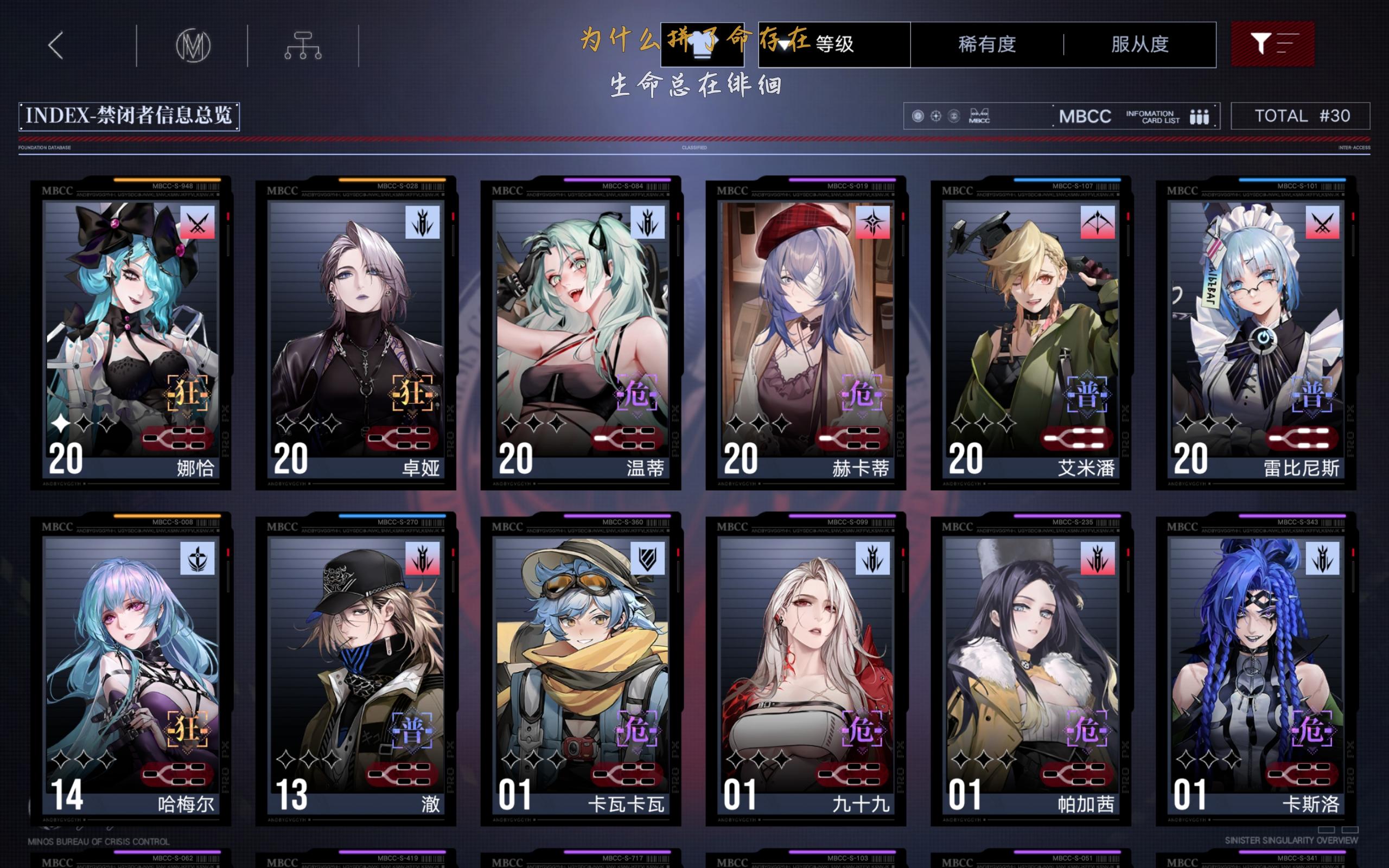Click the people group icon beside CARD LIST
The image size is (1389, 868).
tap(1201, 116)
